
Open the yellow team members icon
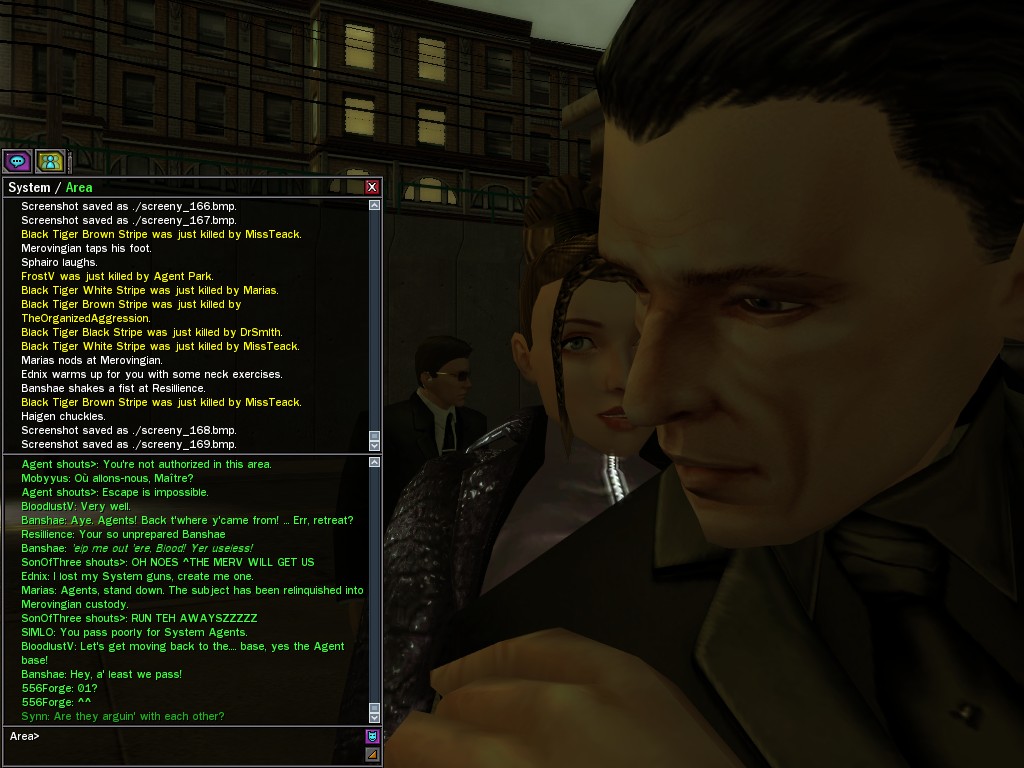point(50,160)
